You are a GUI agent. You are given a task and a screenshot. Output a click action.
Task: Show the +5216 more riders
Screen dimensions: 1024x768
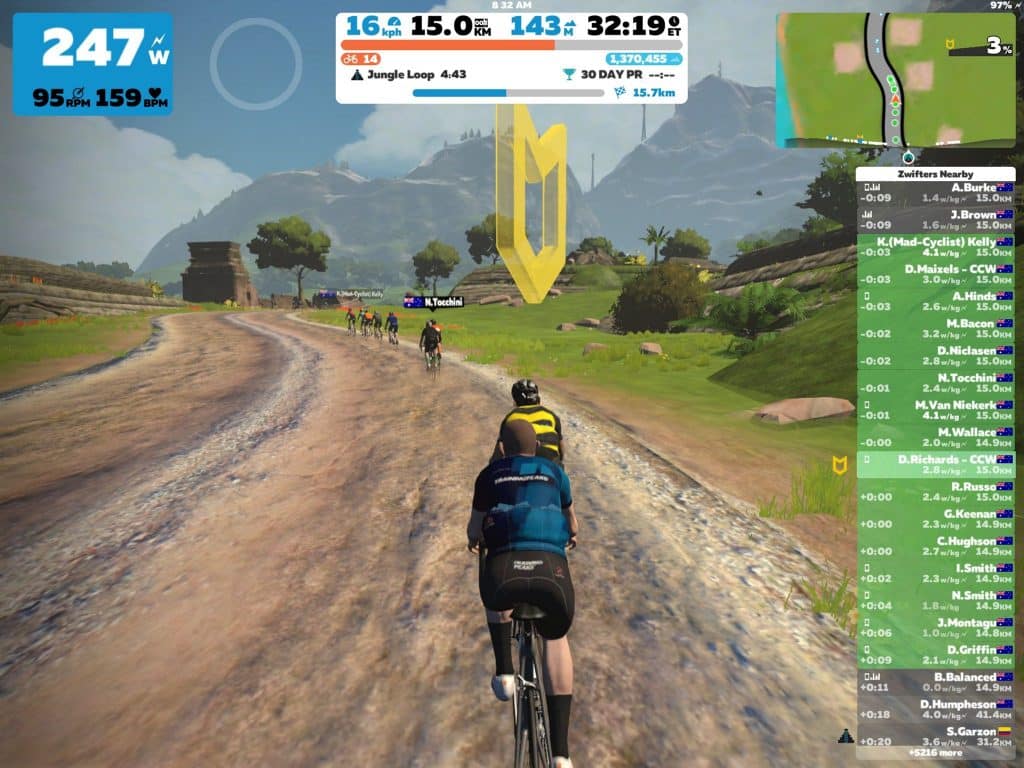pos(936,753)
